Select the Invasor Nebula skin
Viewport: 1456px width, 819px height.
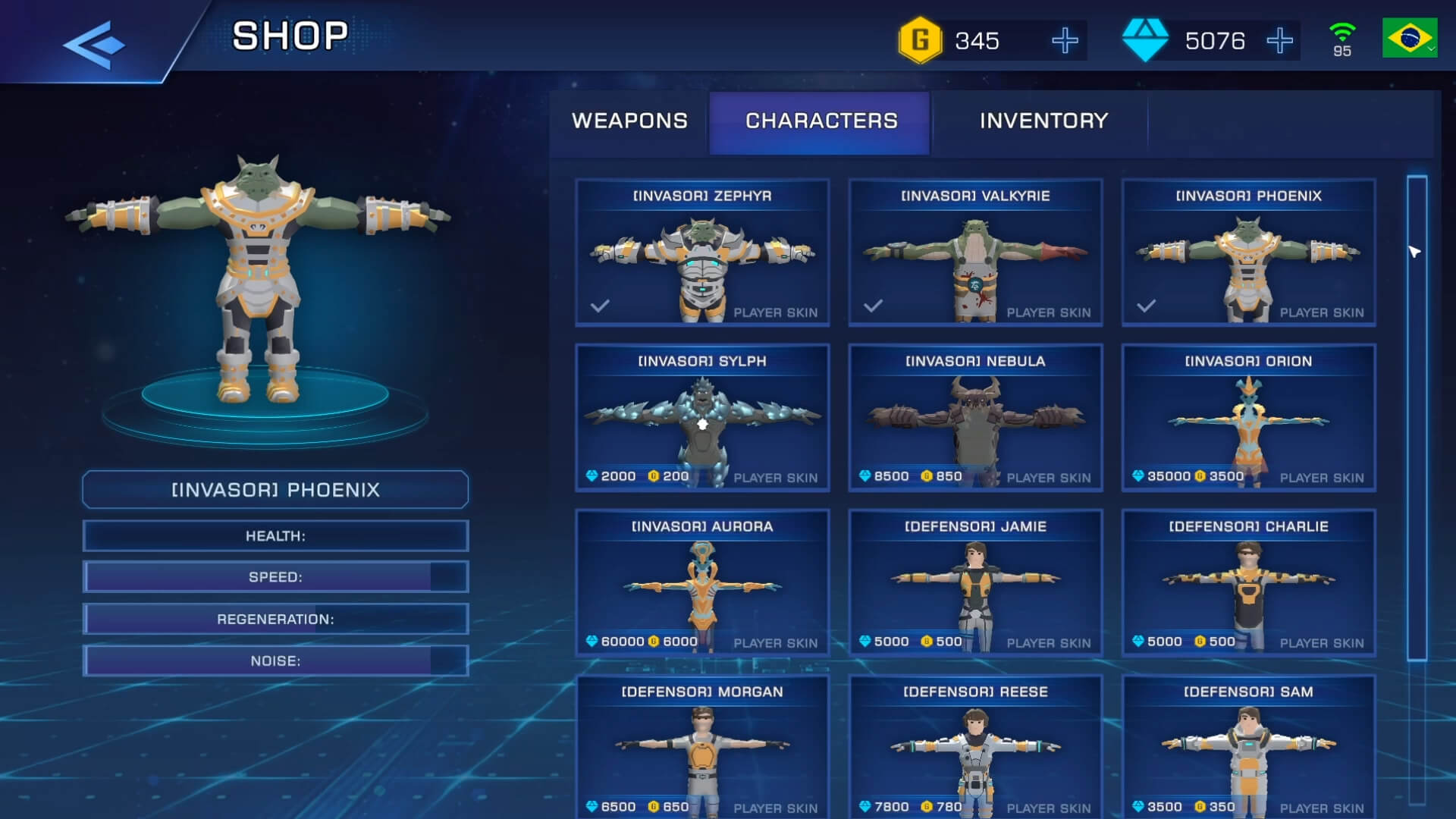(x=975, y=419)
